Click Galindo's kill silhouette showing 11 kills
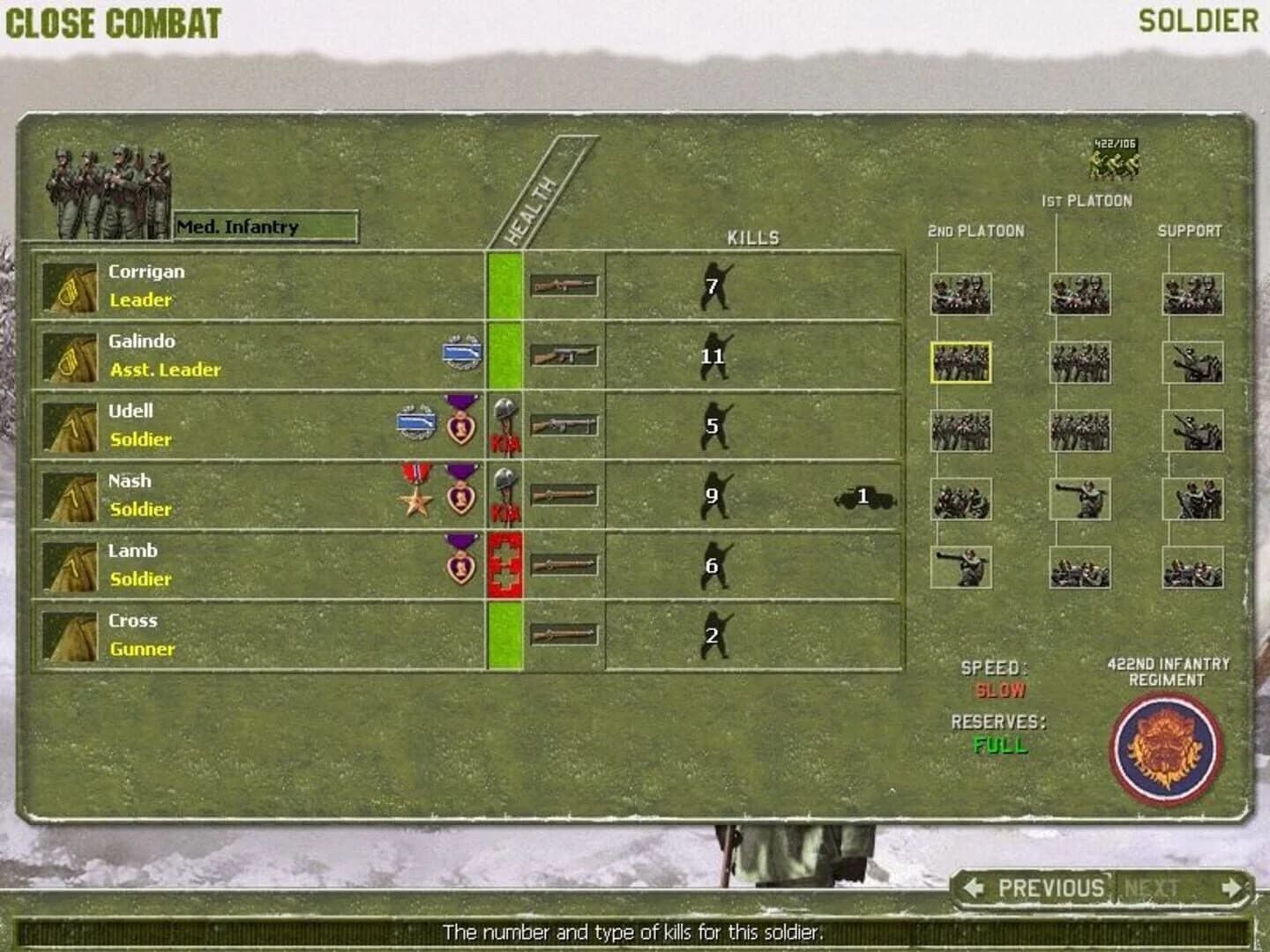Screen dimensions: 1270x952 714,357
